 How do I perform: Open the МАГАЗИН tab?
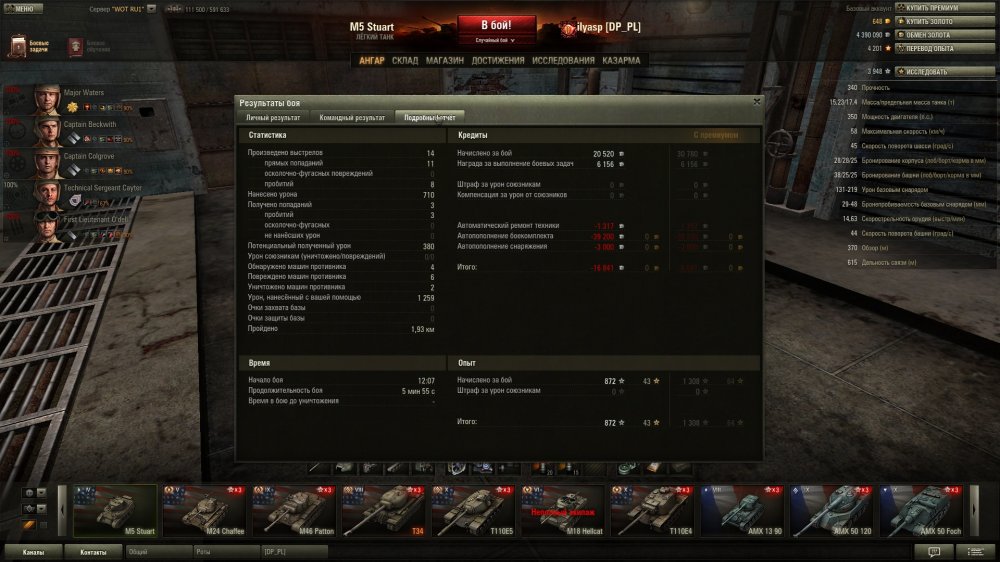coord(445,61)
